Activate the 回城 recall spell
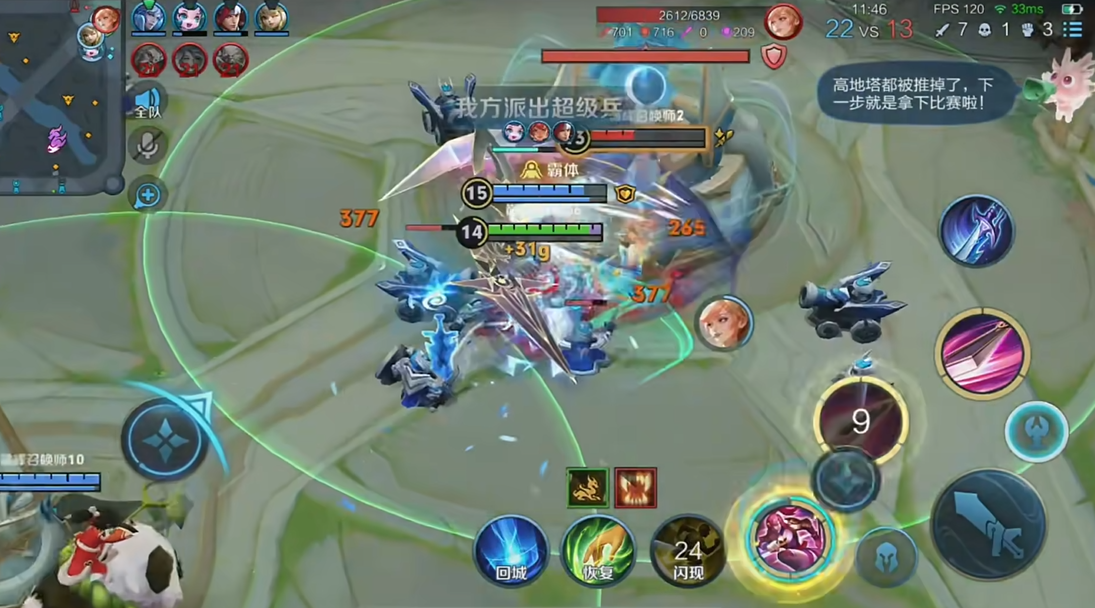The height and width of the screenshot is (608, 1095). pos(511,550)
